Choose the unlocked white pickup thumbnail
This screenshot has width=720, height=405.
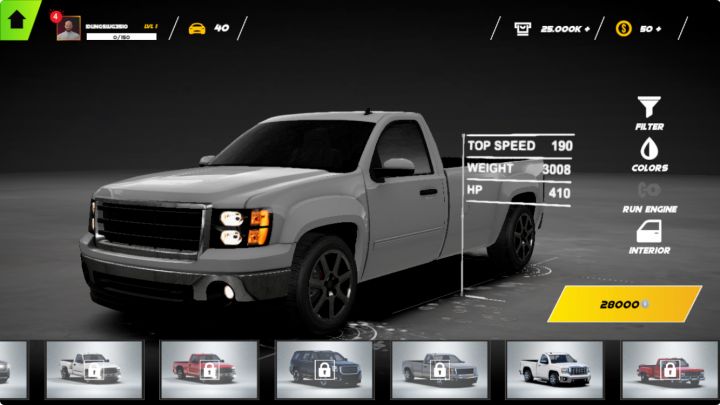(553, 369)
